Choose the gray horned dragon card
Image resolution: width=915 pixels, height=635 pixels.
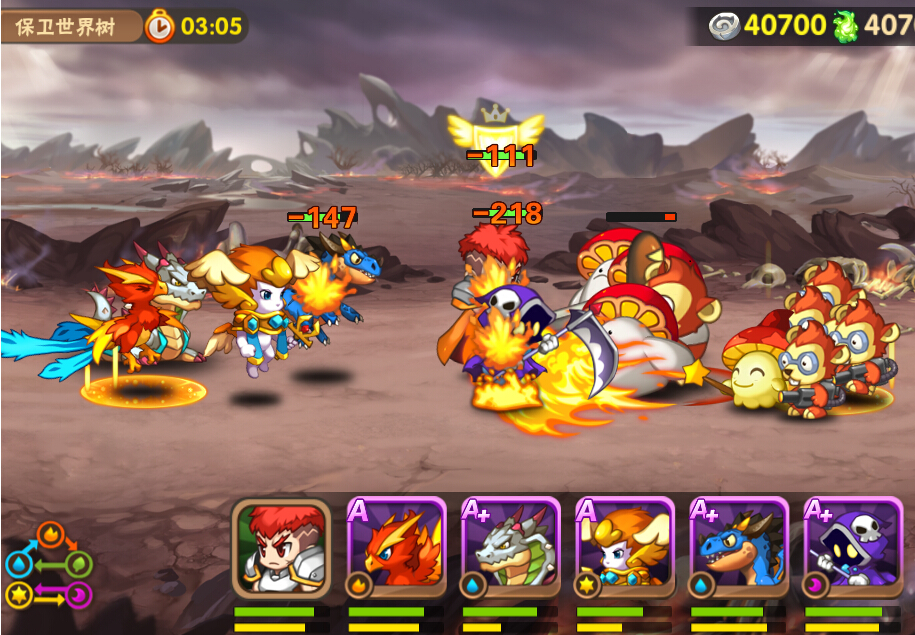pos(511,547)
